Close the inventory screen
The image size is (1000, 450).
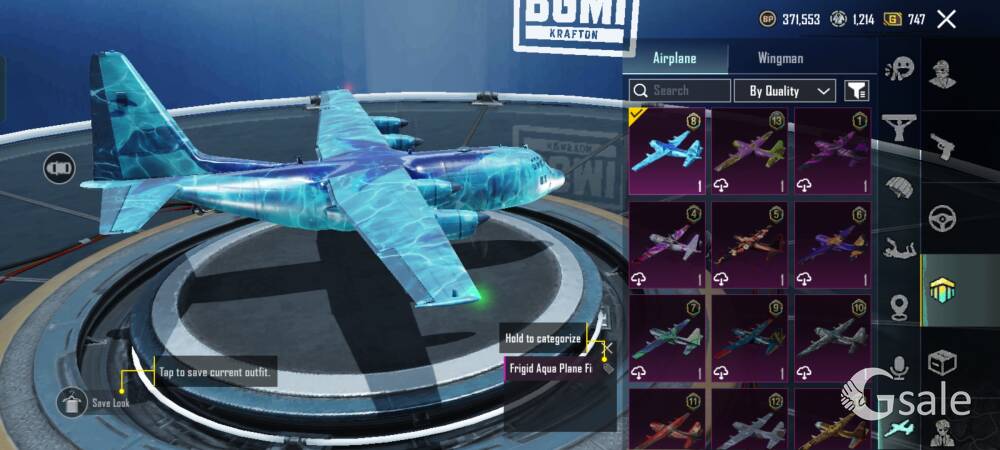tap(946, 19)
